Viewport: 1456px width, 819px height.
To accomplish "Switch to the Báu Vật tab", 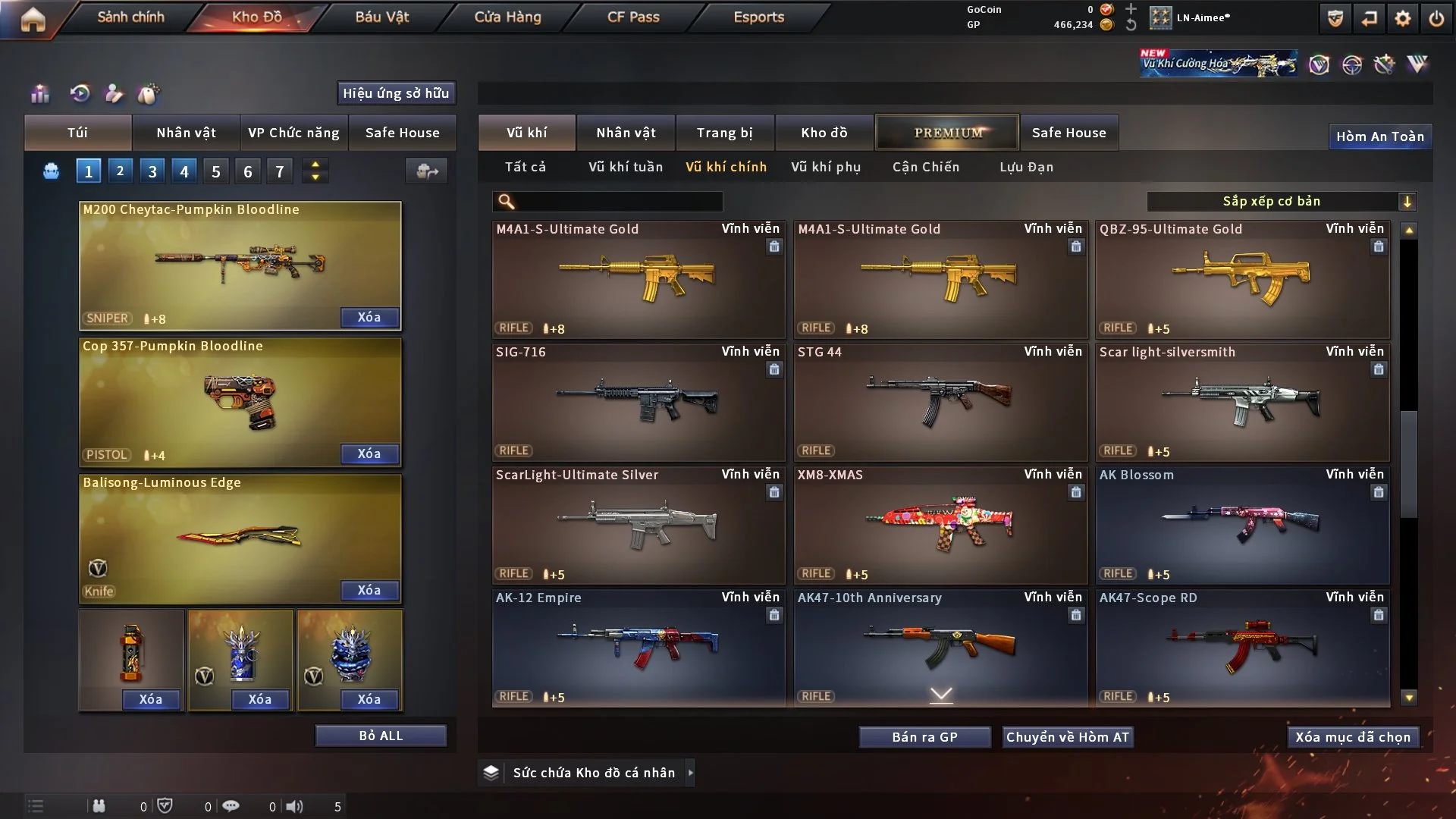I will [381, 17].
